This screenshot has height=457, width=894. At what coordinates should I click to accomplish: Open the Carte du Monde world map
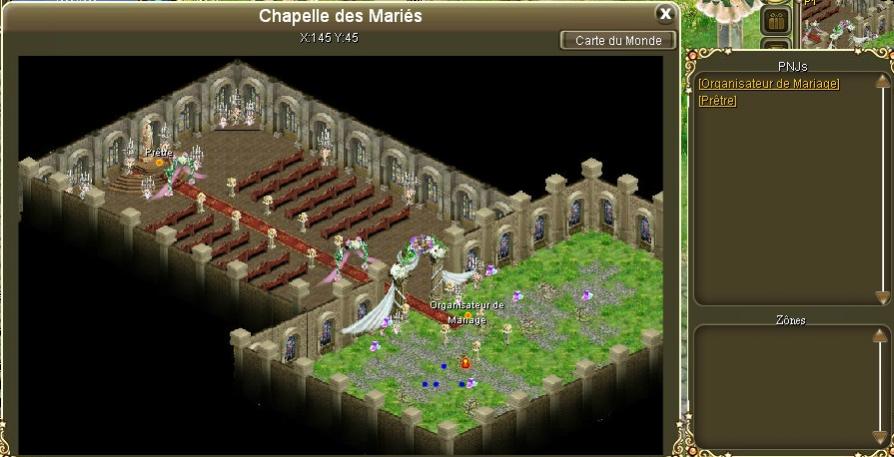point(618,41)
